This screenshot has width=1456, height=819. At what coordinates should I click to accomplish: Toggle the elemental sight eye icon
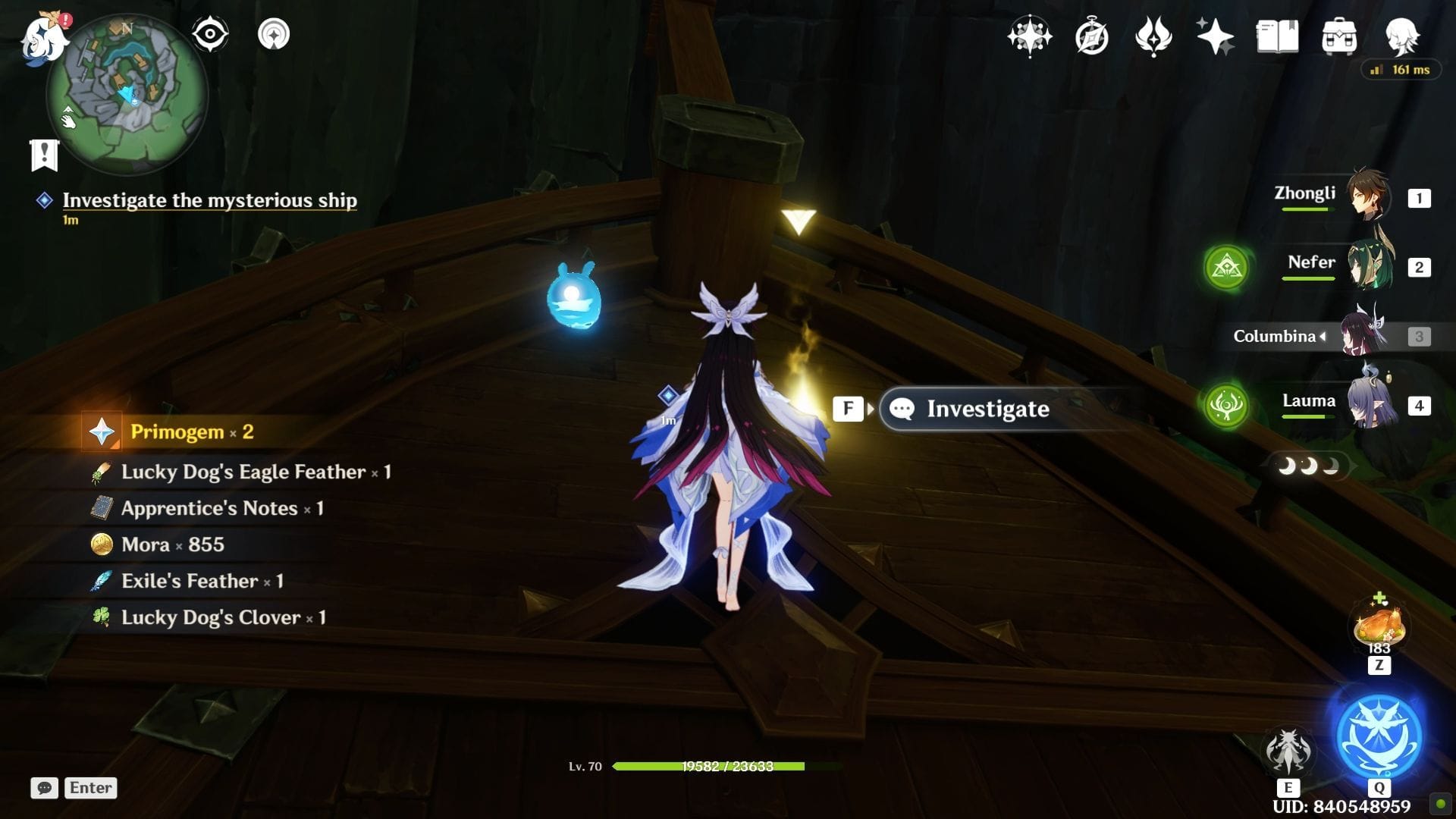click(210, 34)
